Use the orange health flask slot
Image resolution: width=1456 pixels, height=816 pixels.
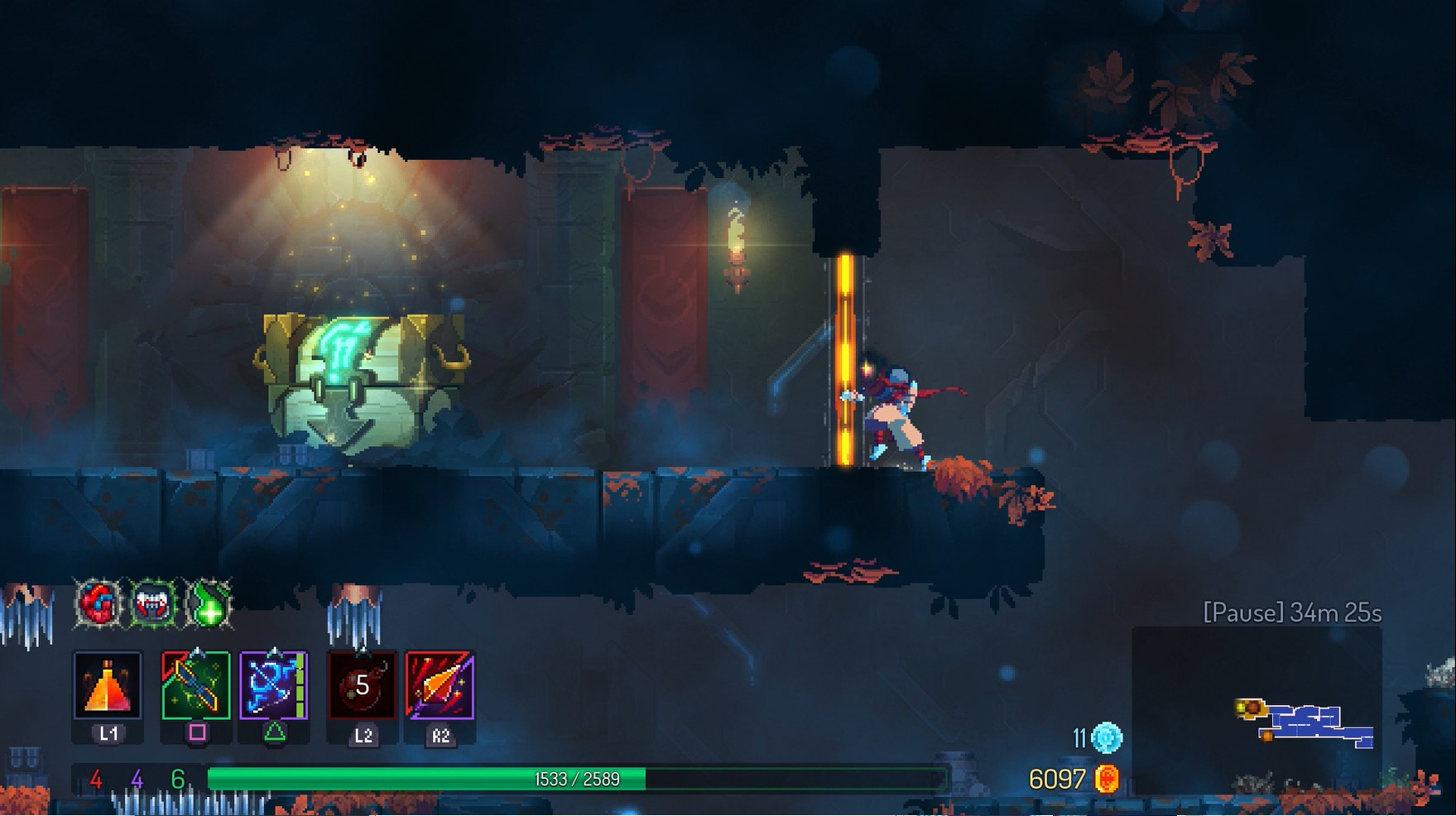(x=108, y=685)
